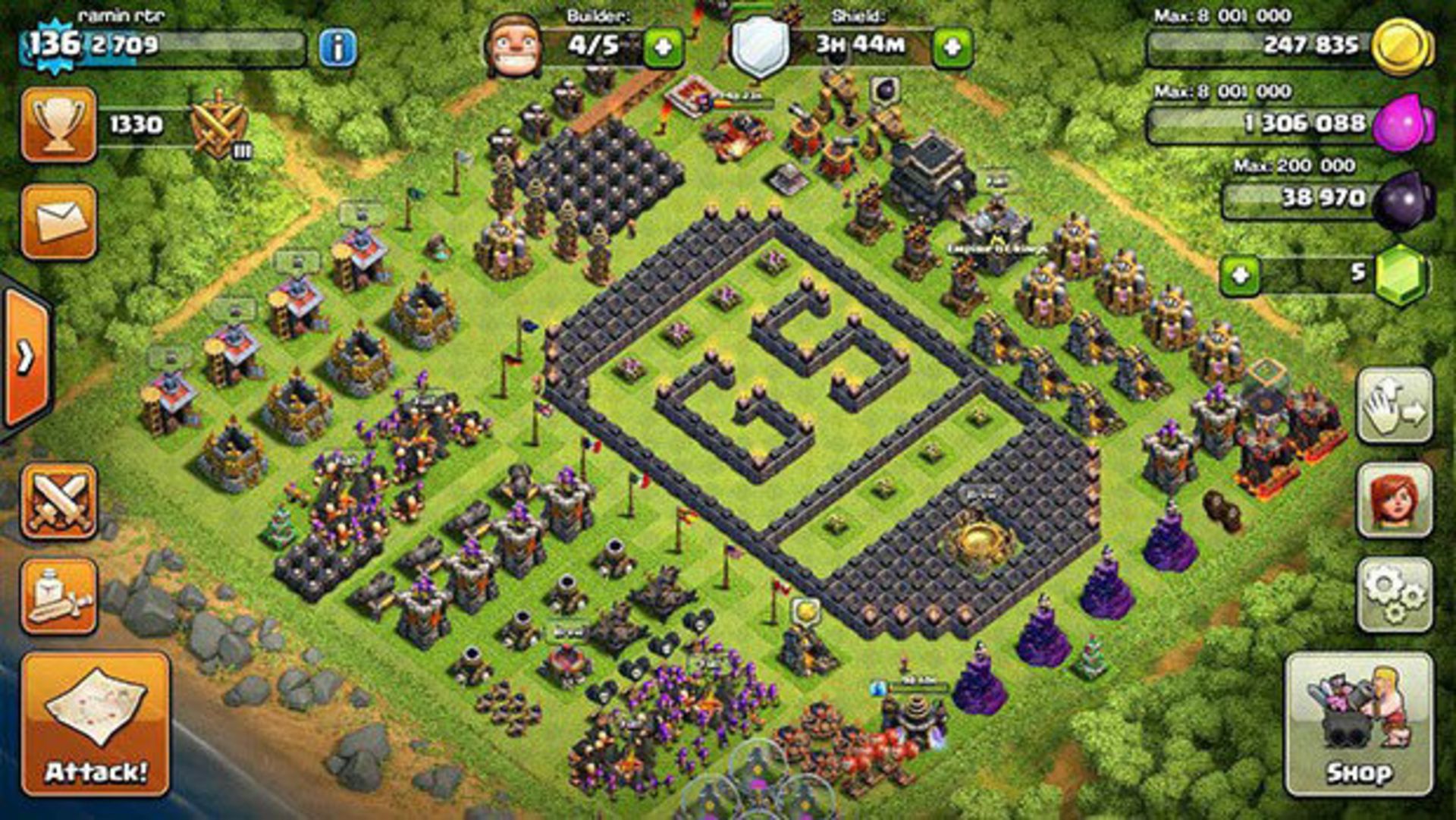The height and width of the screenshot is (820, 1456).
Task: Open the potion and sword button
Action: [59, 597]
